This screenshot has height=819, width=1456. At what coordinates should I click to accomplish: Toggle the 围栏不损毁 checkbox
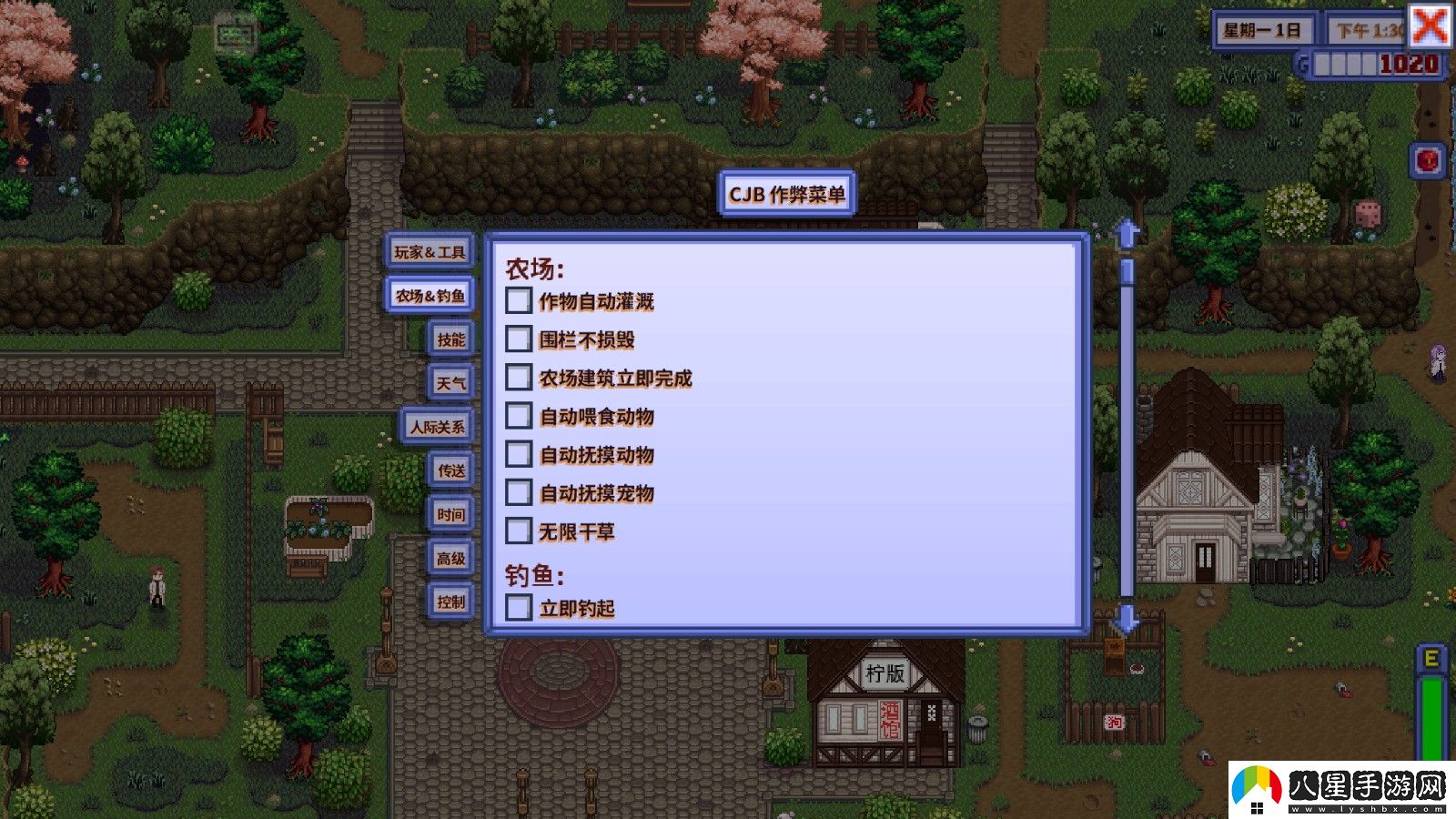pos(519,339)
